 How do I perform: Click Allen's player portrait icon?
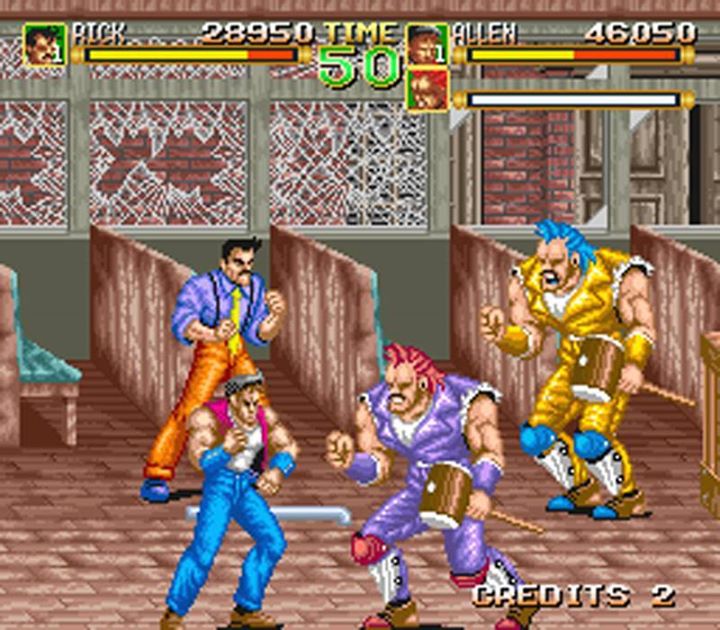point(427,44)
